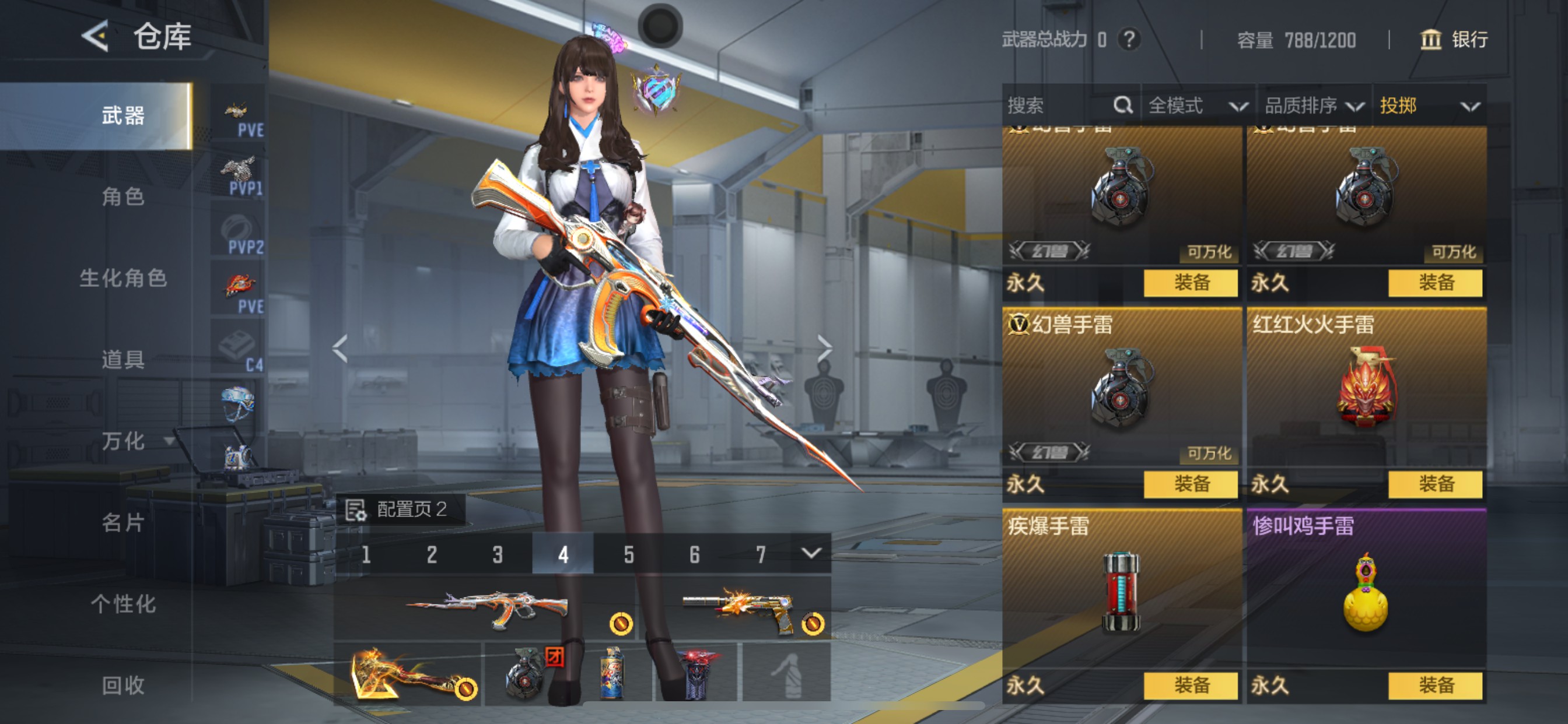The image size is (1568, 724).
Task: Open the 投掷 weapon type dropdown
Action: click(x=1429, y=106)
